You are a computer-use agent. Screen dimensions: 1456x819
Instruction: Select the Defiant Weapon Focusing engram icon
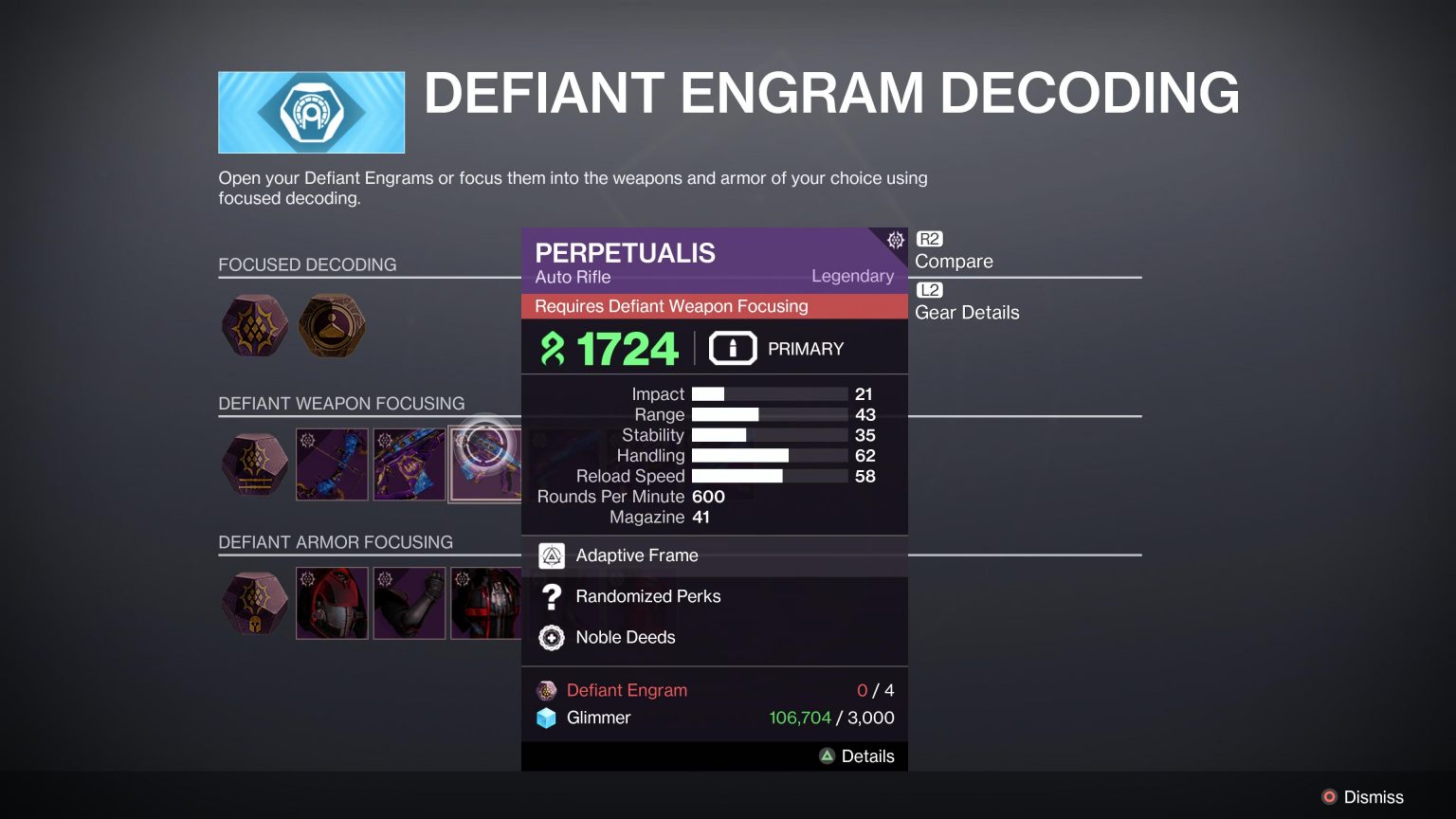point(254,464)
